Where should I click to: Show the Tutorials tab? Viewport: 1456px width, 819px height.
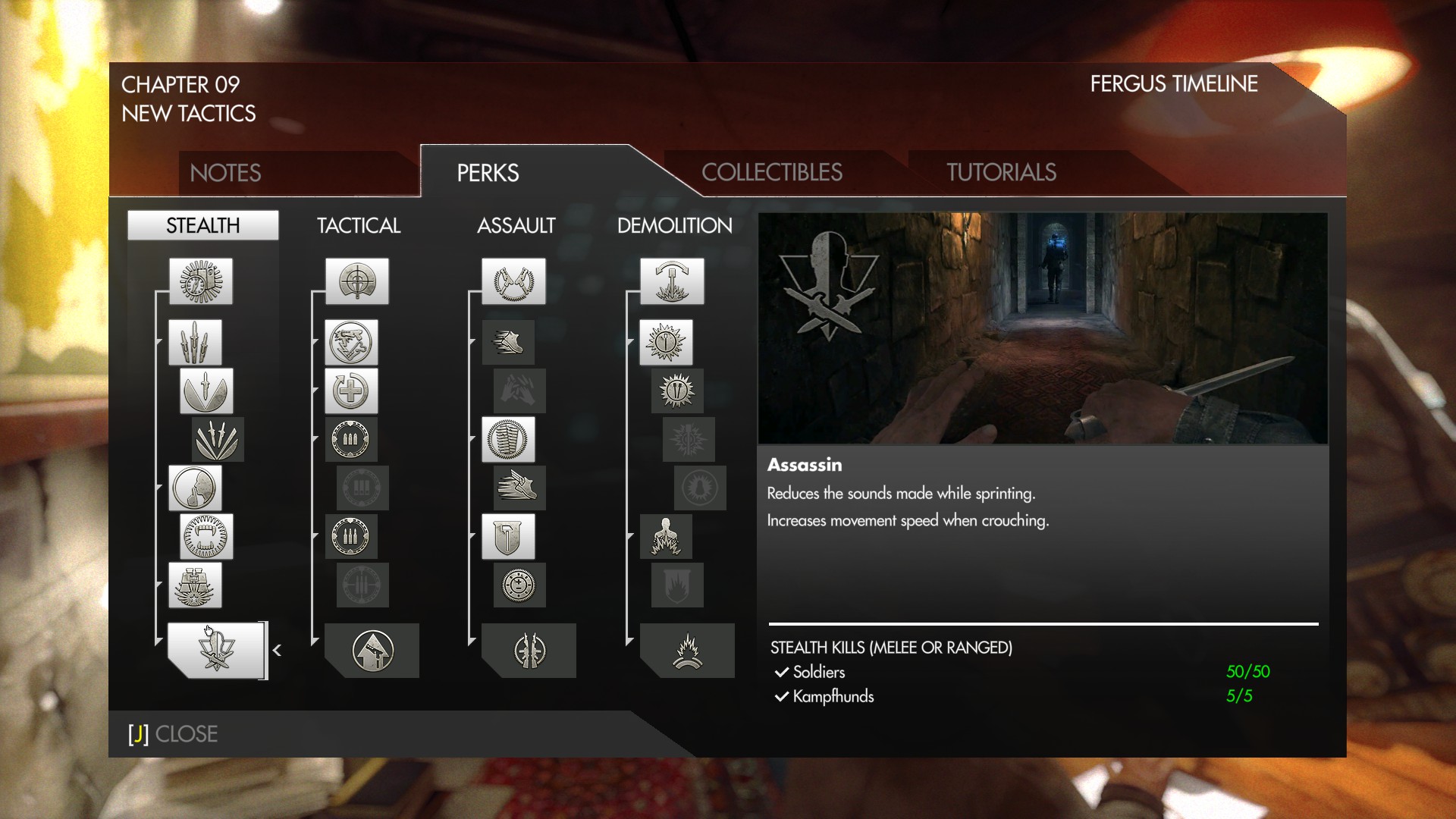(1001, 173)
